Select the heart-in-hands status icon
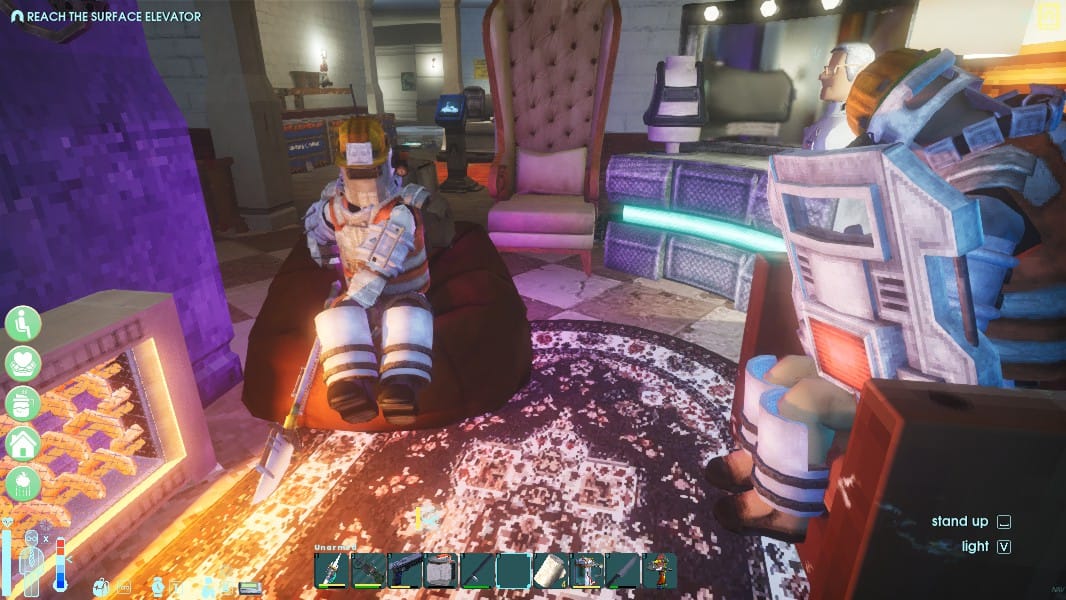Image resolution: width=1066 pixels, height=600 pixels. 22,363
